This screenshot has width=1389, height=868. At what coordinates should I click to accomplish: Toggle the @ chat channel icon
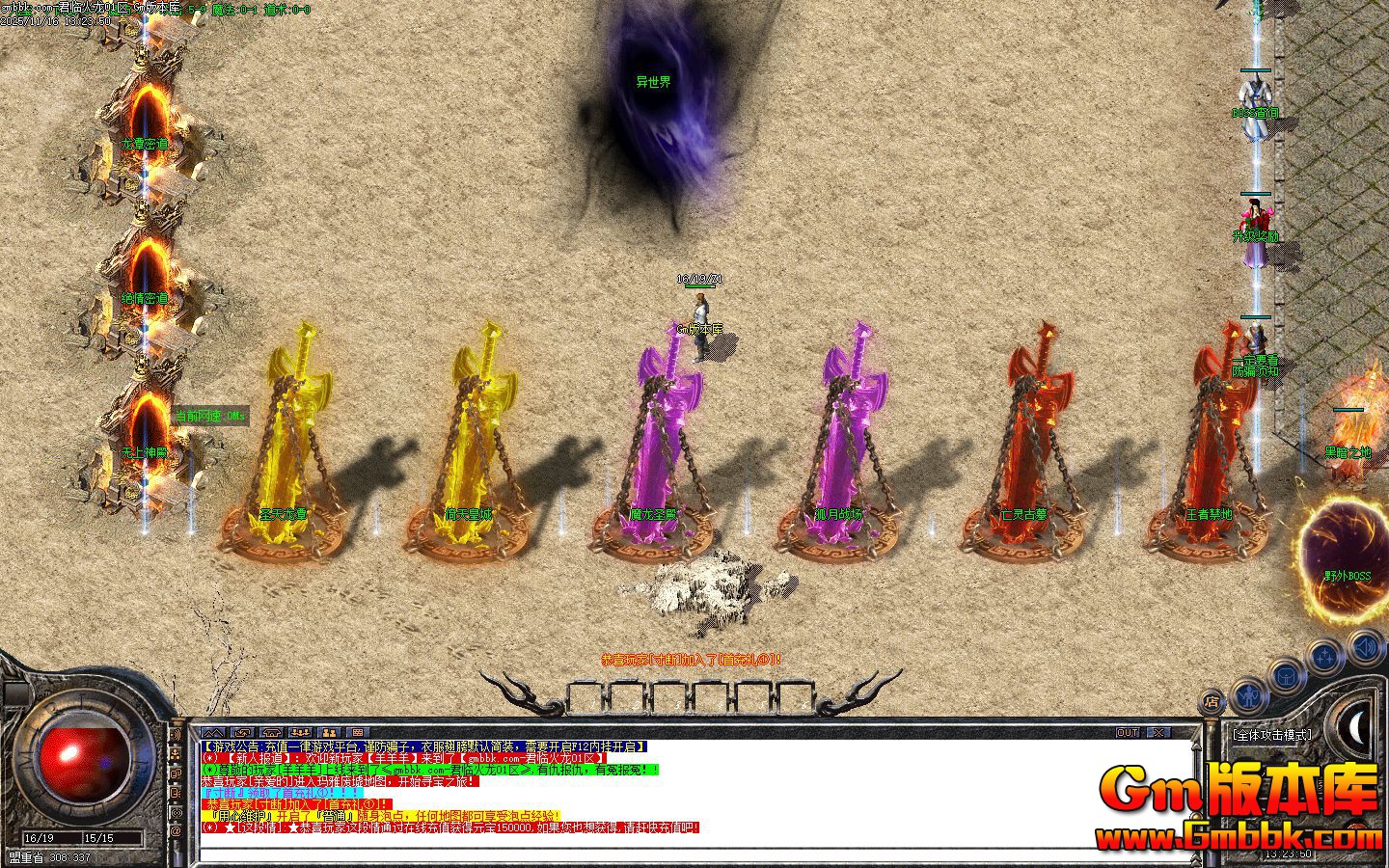click(x=176, y=829)
